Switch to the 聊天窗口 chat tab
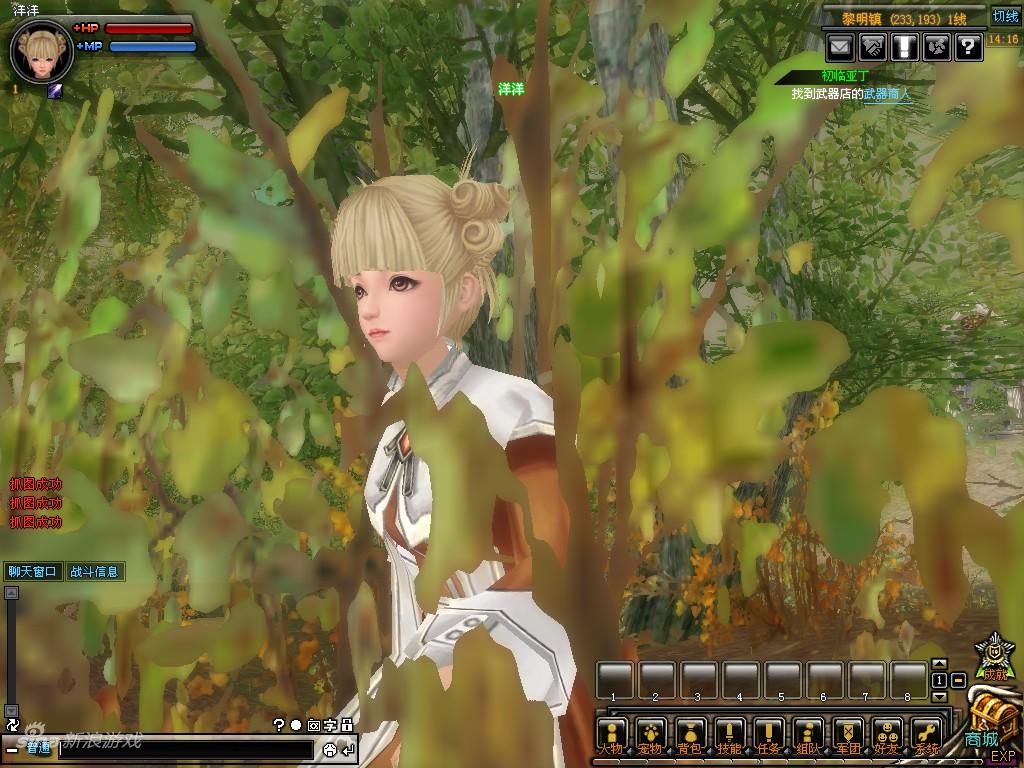The height and width of the screenshot is (768, 1024). [x=34, y=572]
